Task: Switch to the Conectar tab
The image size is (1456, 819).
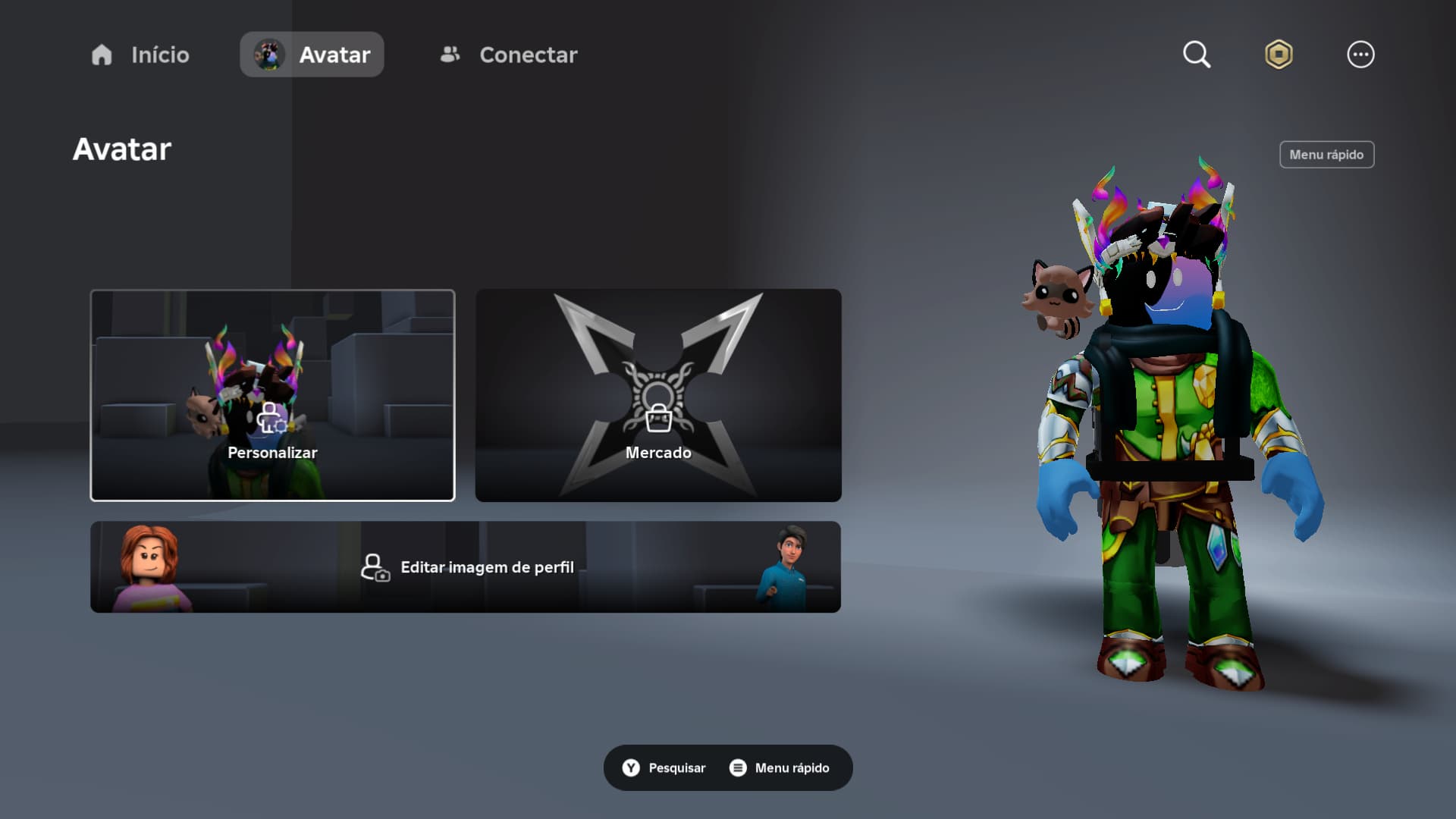Action: 509,55
